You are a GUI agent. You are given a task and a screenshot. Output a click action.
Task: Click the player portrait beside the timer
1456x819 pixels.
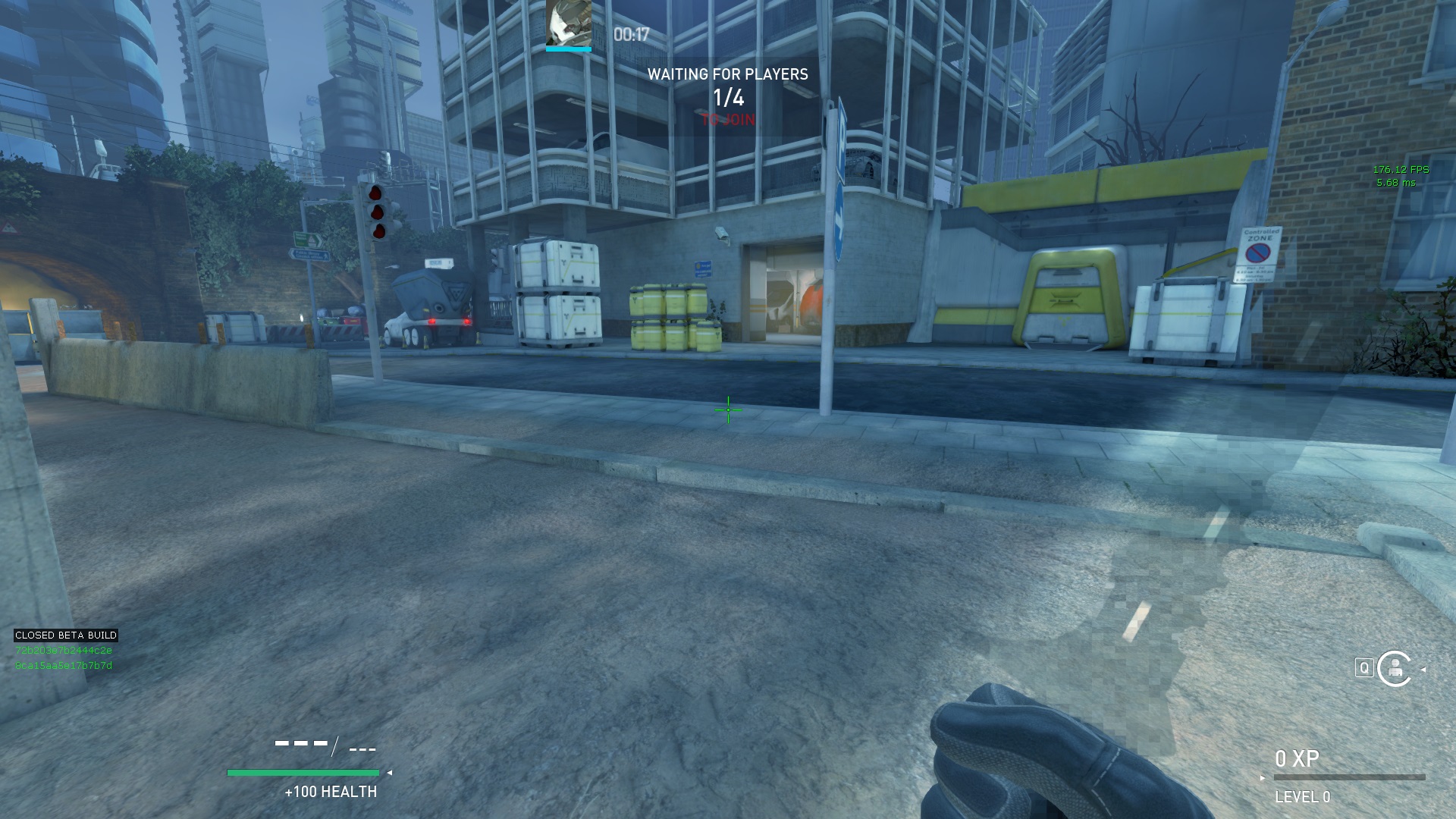(568, 24)
